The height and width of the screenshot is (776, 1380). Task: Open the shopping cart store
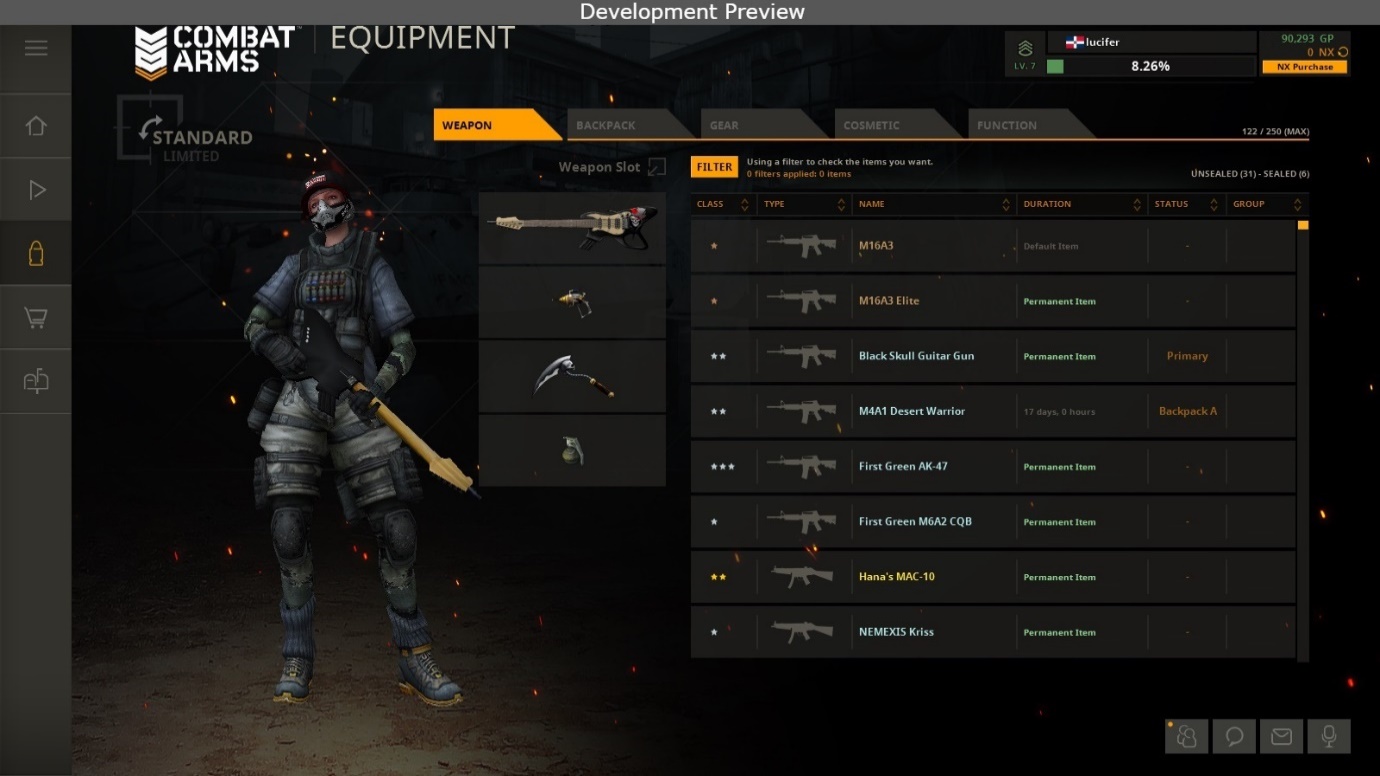pyautogui.click(x=36, y=318)
